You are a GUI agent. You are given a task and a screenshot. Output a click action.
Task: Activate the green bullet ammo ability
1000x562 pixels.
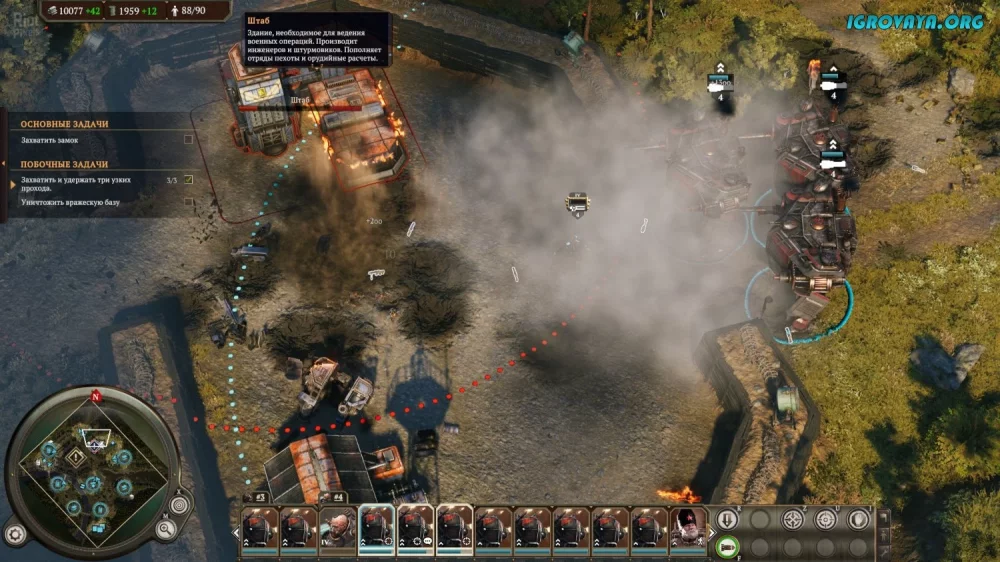coord(728,546)
